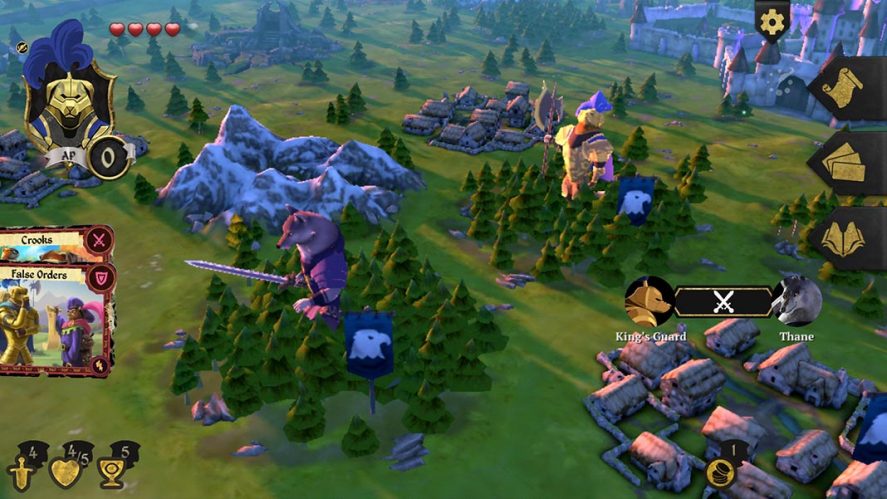887x499 pixels.
Task: Select the Thane wolf portrait
Action: pyautogui.click(x=798, y=300)
